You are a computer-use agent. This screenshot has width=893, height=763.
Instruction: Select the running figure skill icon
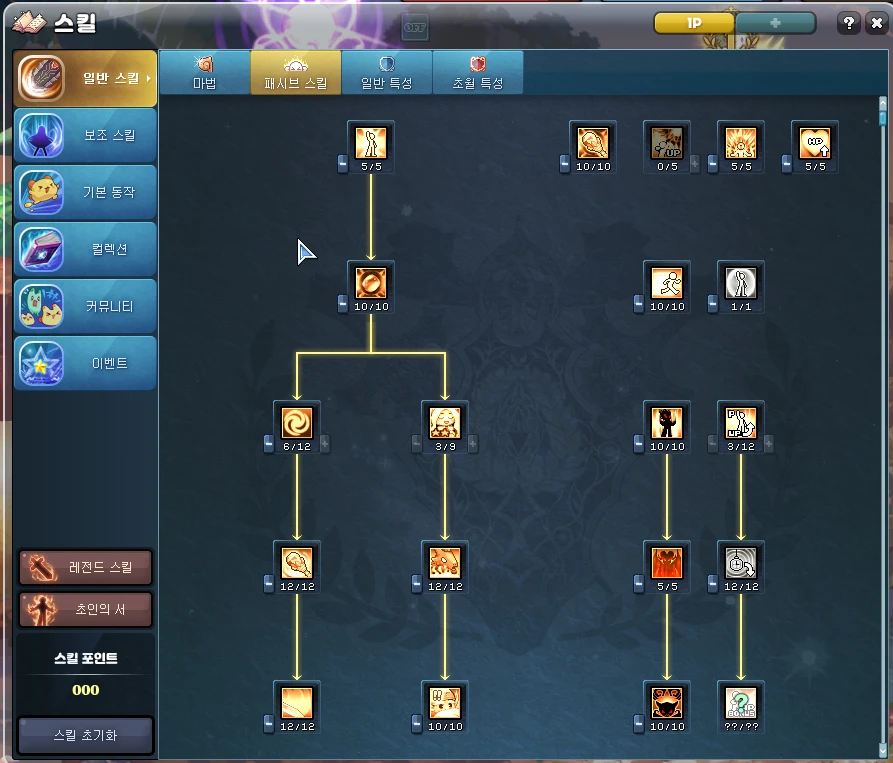[x=667, y=282]
